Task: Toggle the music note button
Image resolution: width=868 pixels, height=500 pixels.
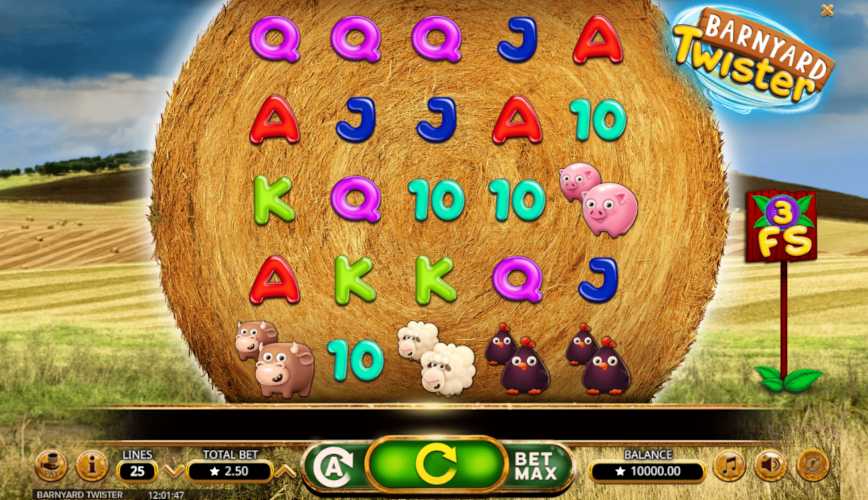Action: (729, 465)
